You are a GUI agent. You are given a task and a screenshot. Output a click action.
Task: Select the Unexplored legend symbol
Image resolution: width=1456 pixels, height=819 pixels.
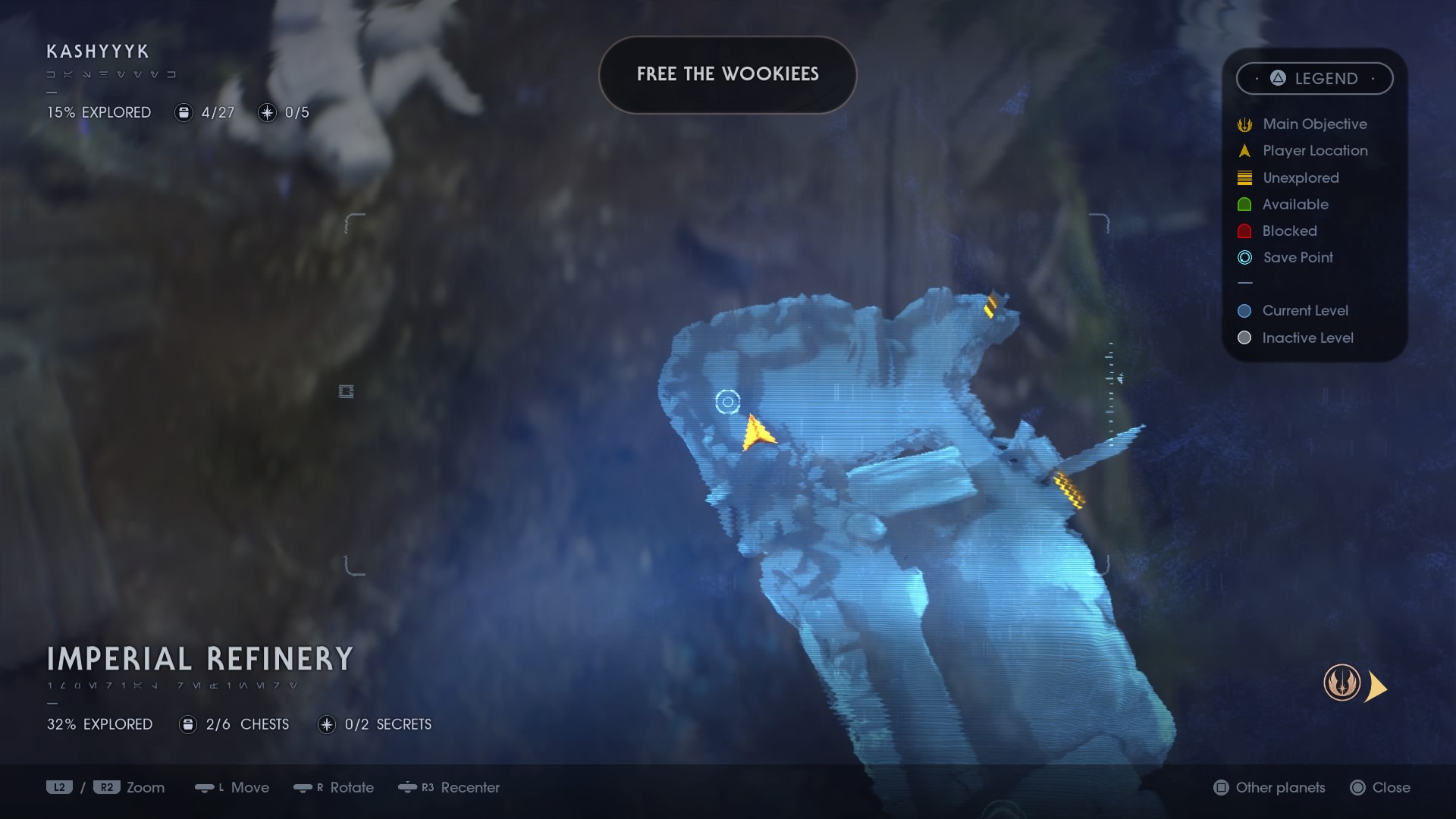(1244, 177)
